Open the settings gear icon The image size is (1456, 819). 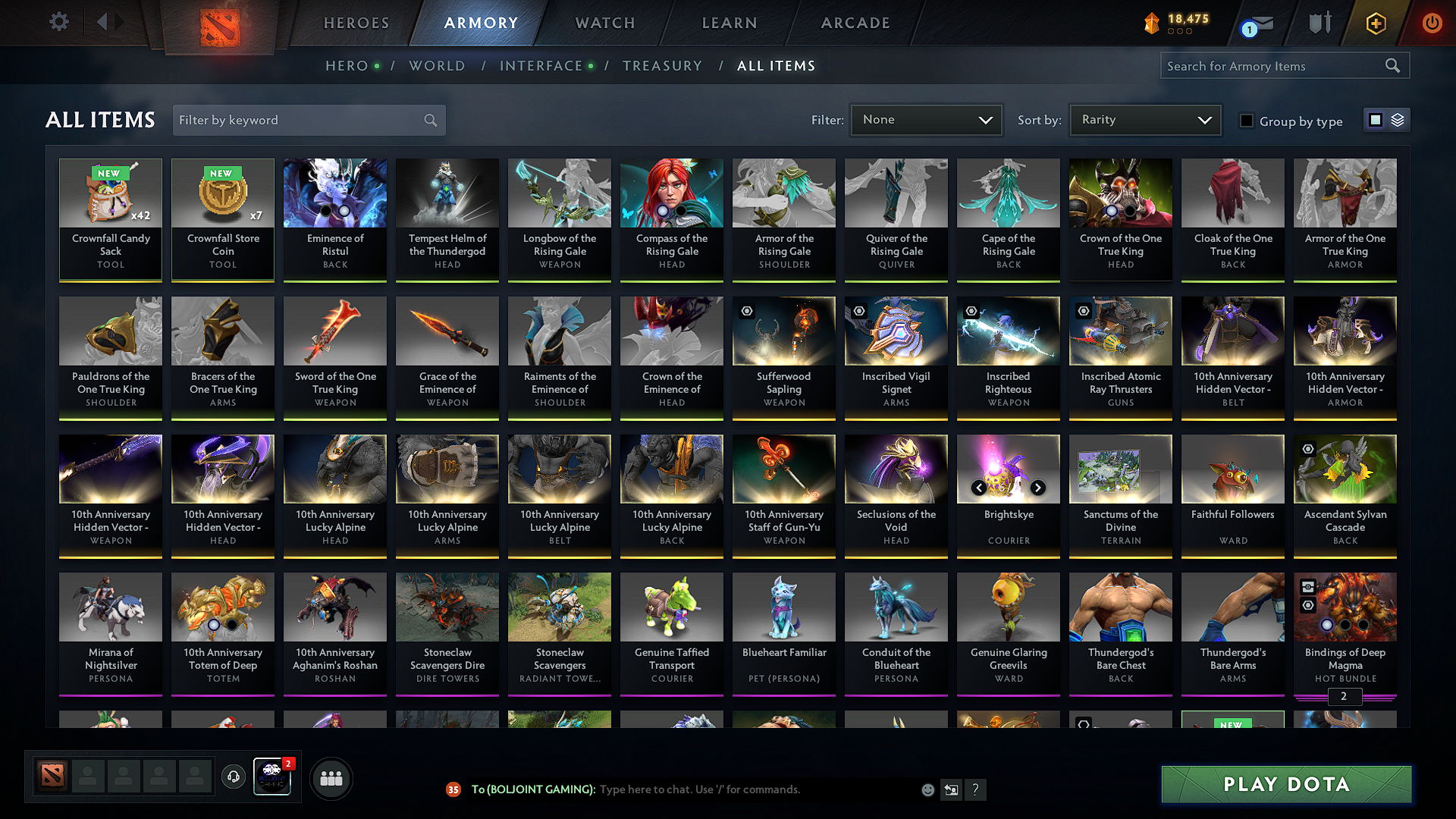click(x=58, y=21)
